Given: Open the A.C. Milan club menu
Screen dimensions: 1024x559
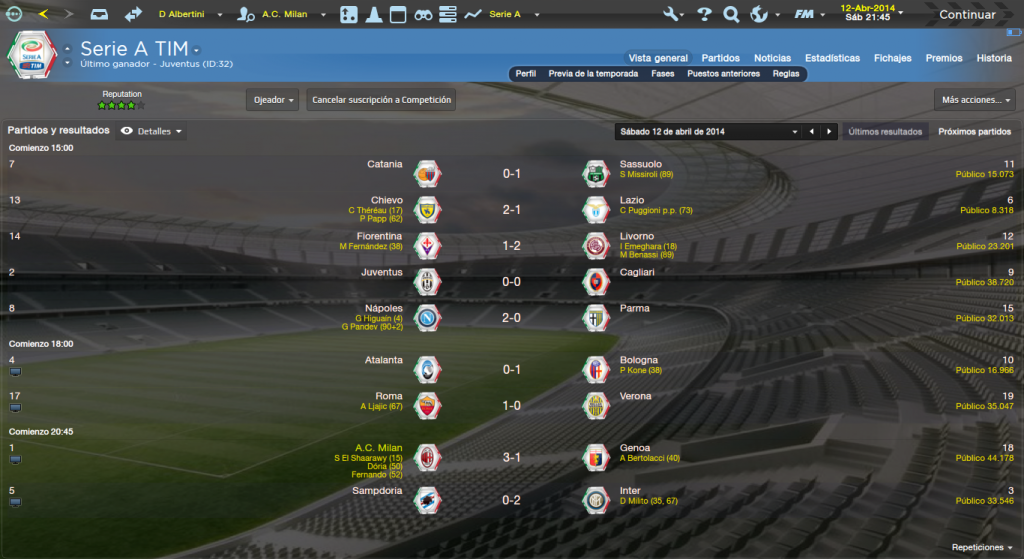Looking at the screenshot, I should point(285,15).
